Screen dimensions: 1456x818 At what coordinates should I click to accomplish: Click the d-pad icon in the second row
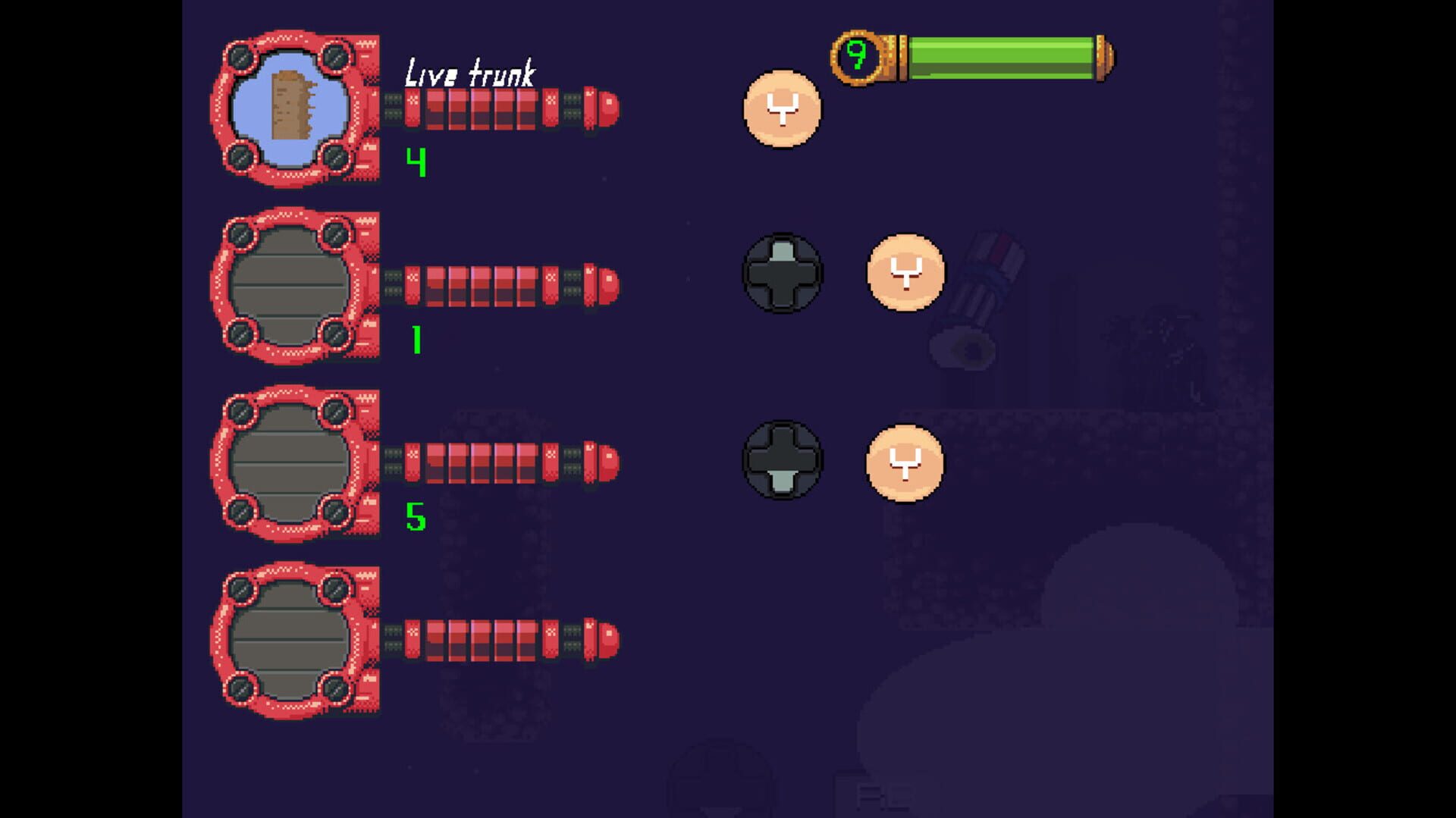point(783,273)
